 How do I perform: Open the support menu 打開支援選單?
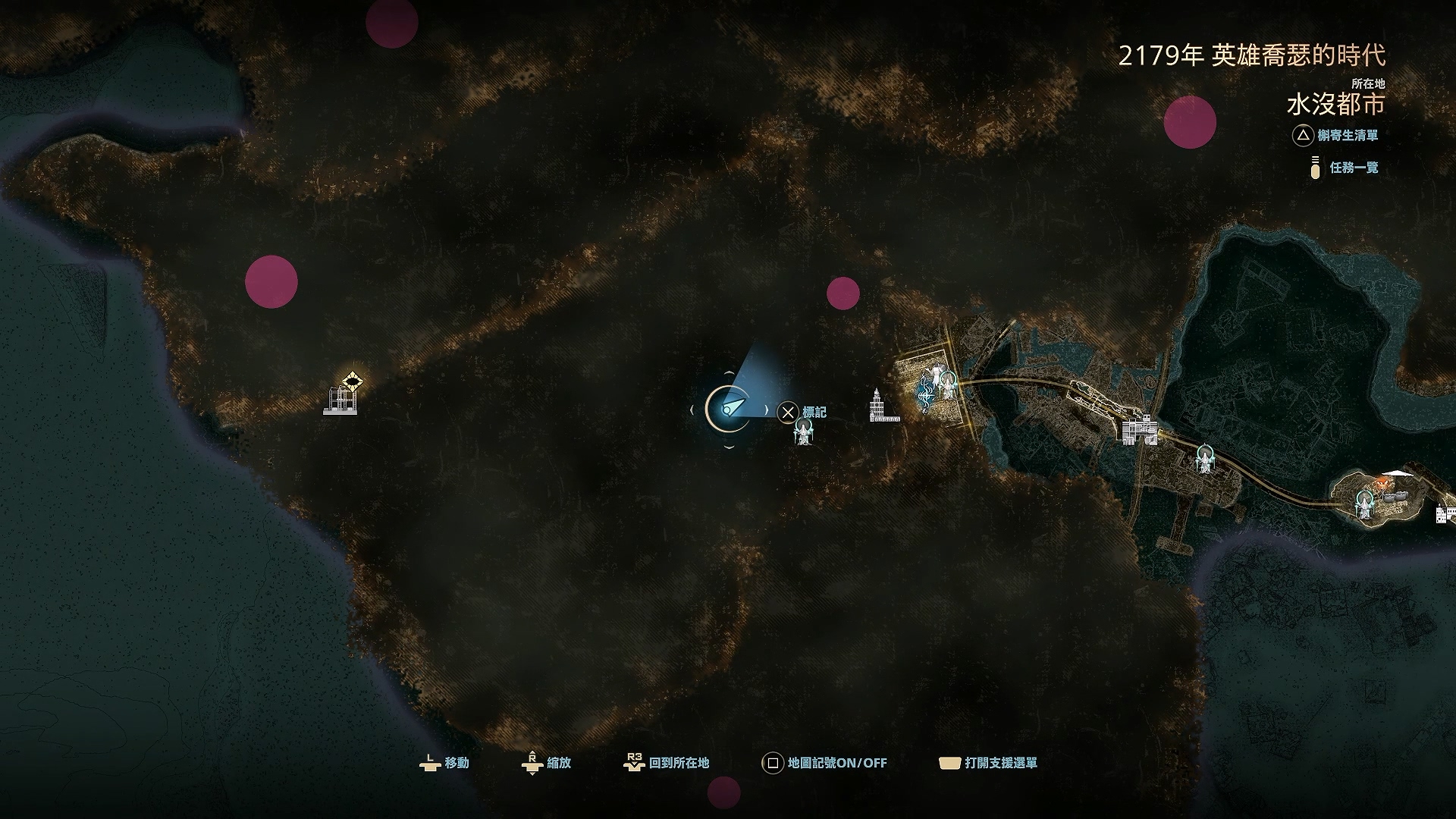988,763
